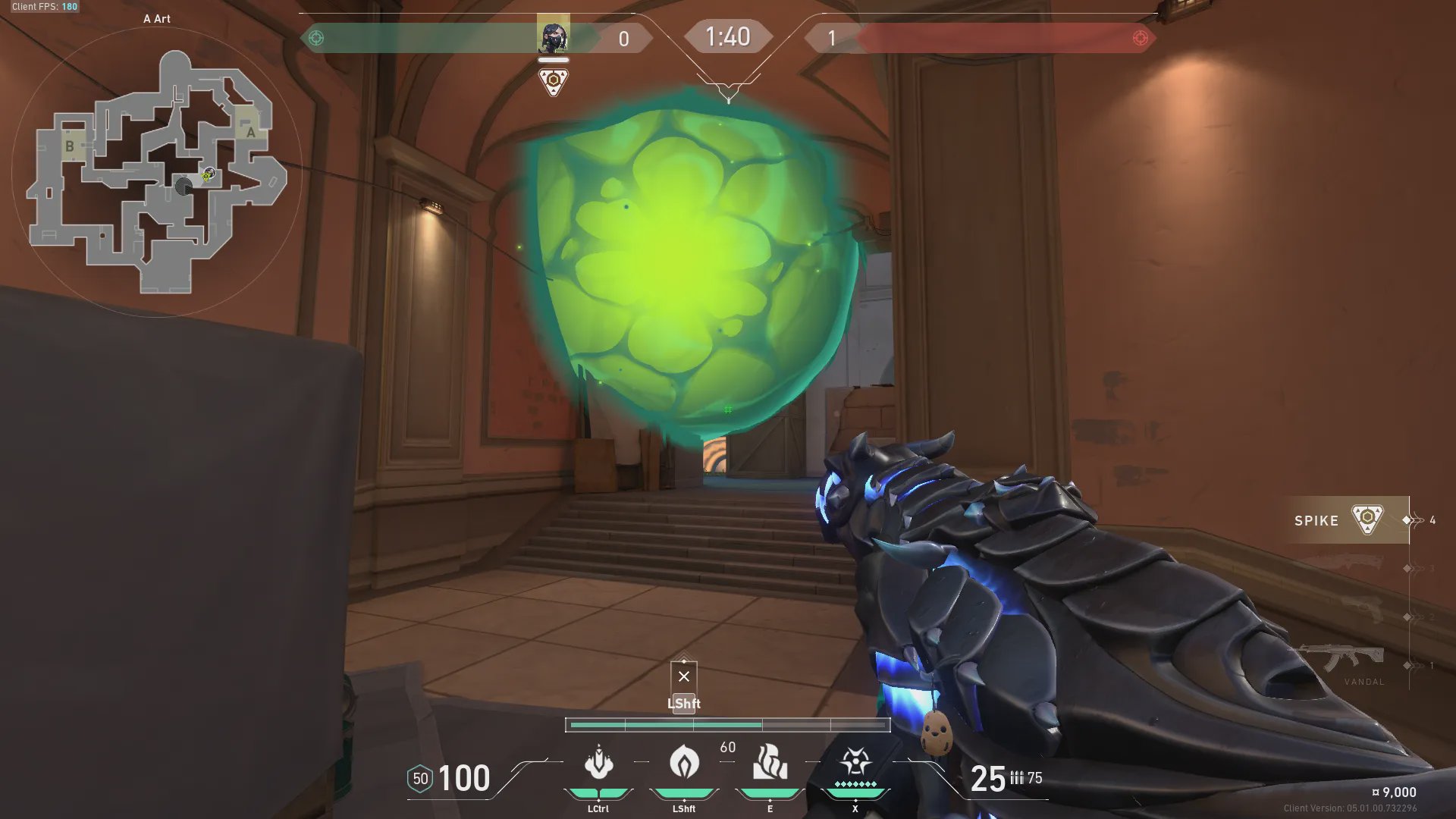This screenshot has width=1456, height=819.
Task: Select the Poison Cloud ability icon
Action: coord(684,763)
